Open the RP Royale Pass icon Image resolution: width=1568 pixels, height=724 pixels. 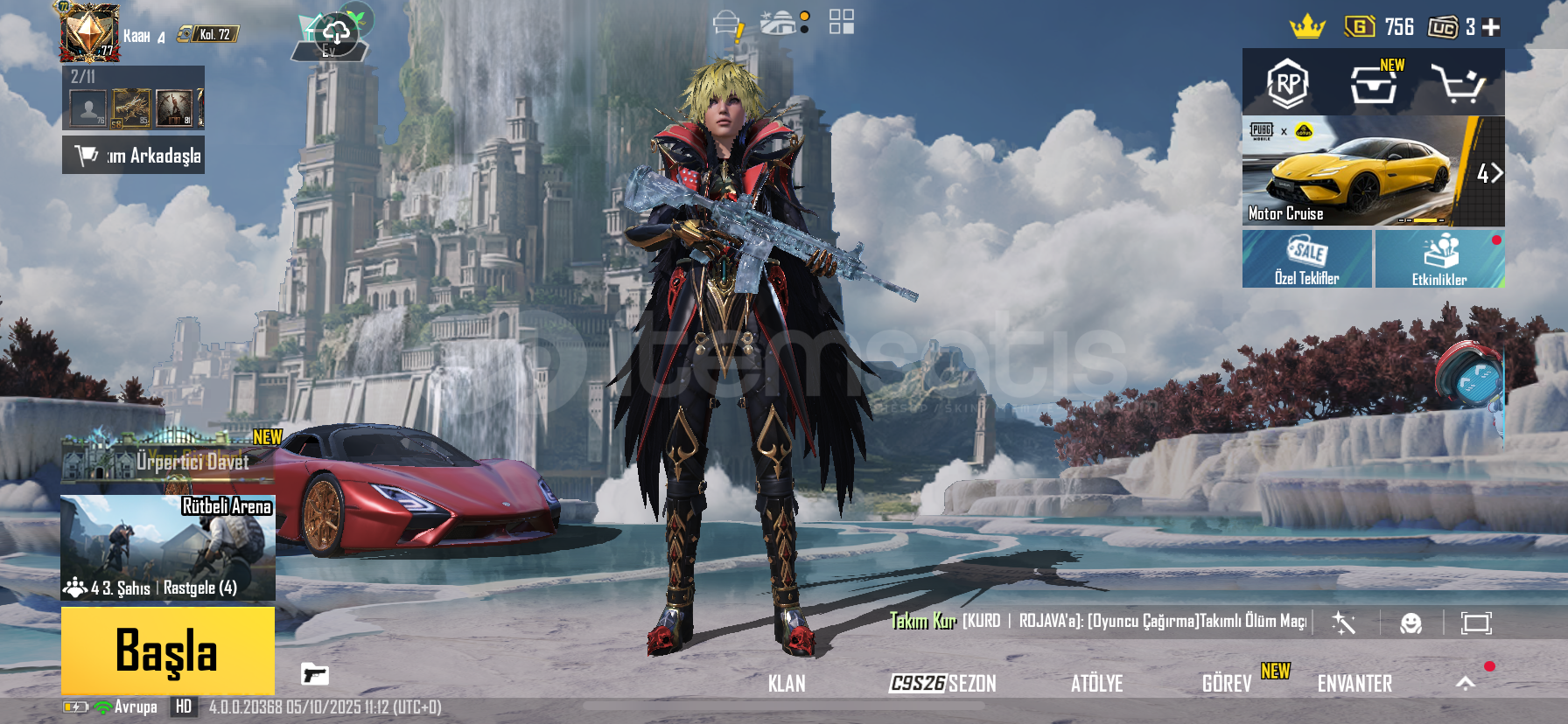(1287, 84)
